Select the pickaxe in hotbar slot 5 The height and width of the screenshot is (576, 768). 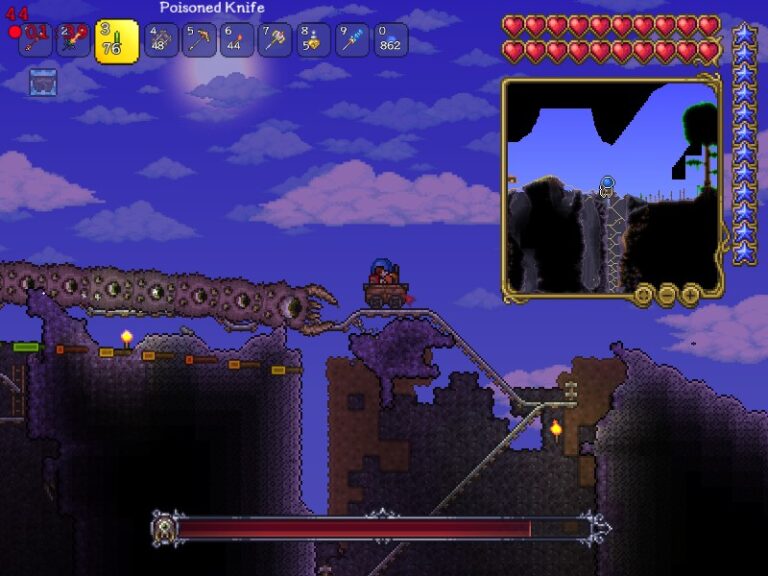[199, 40]
